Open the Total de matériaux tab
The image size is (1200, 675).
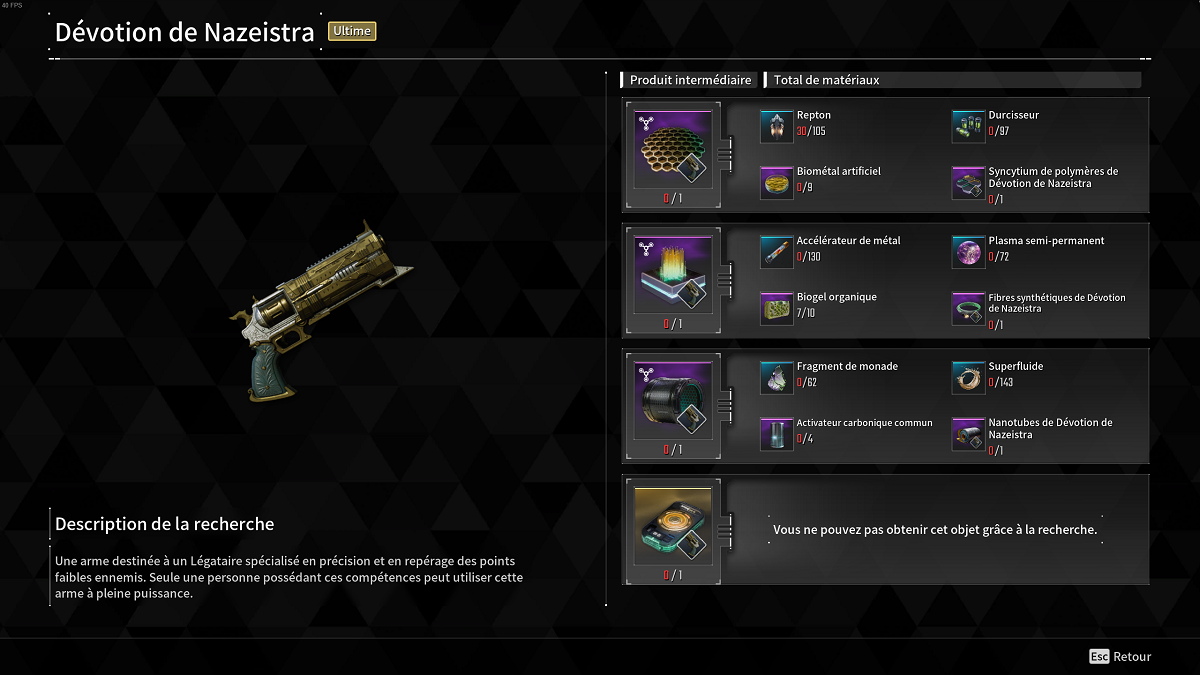825,80
